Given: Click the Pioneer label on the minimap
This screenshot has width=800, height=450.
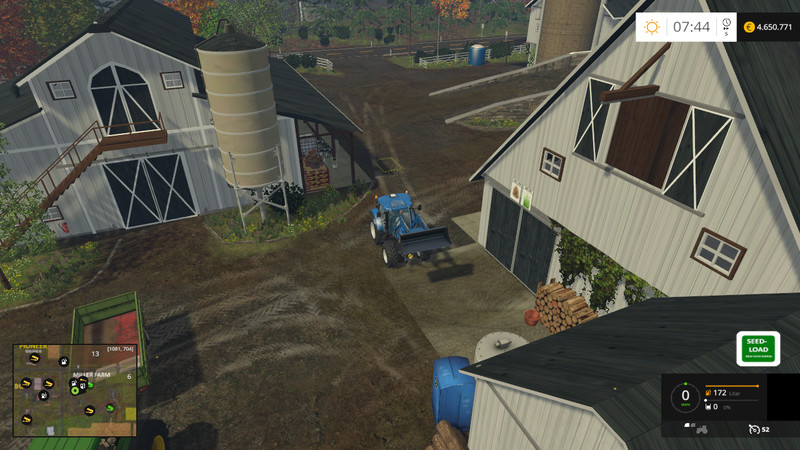Looking at the screenshot, I should (x=33, y=348).
